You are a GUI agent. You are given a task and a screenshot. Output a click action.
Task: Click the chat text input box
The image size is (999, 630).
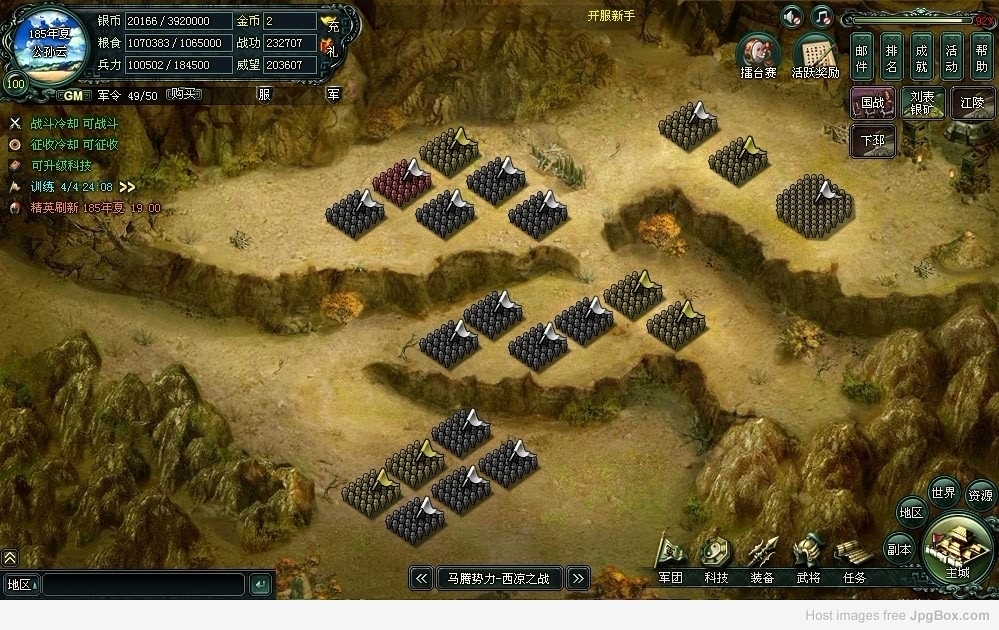[x=143, y=584]
